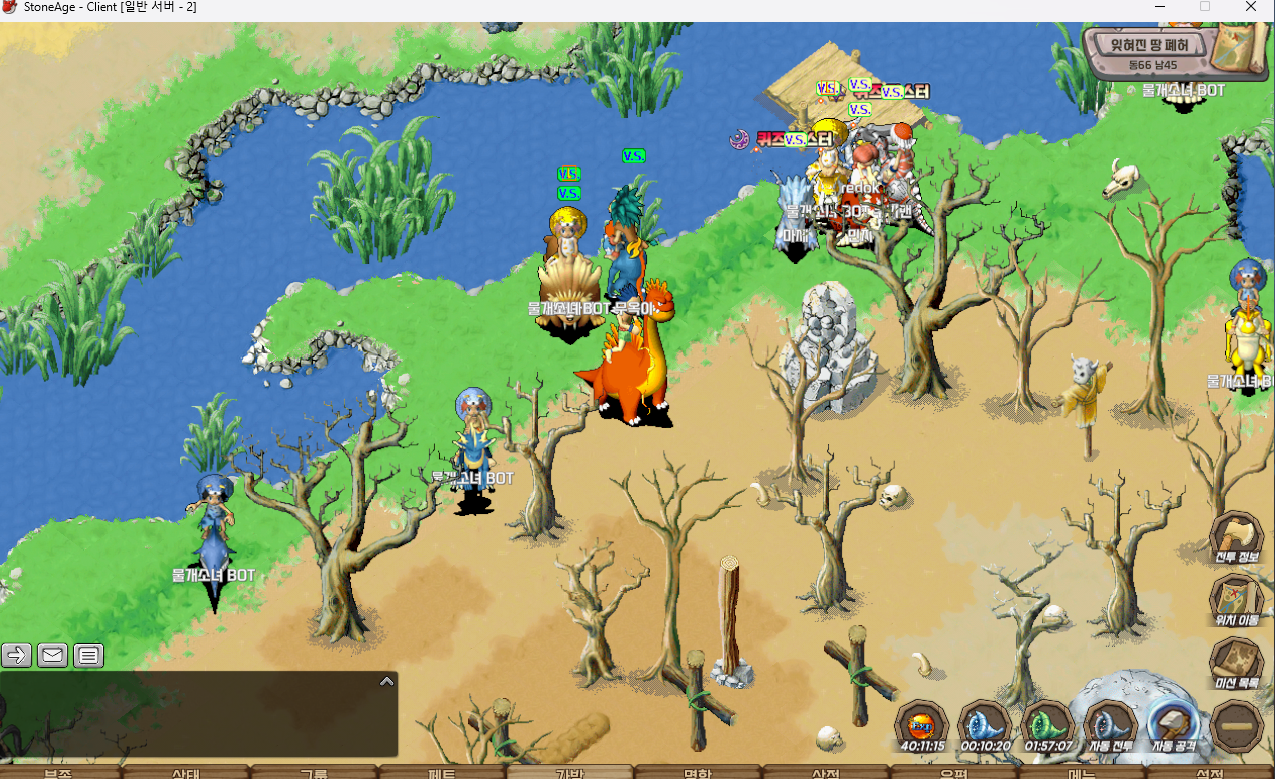Select the blue horn buff timed 00:10:20
This screenshot has height=779, width=1275.
984,723
